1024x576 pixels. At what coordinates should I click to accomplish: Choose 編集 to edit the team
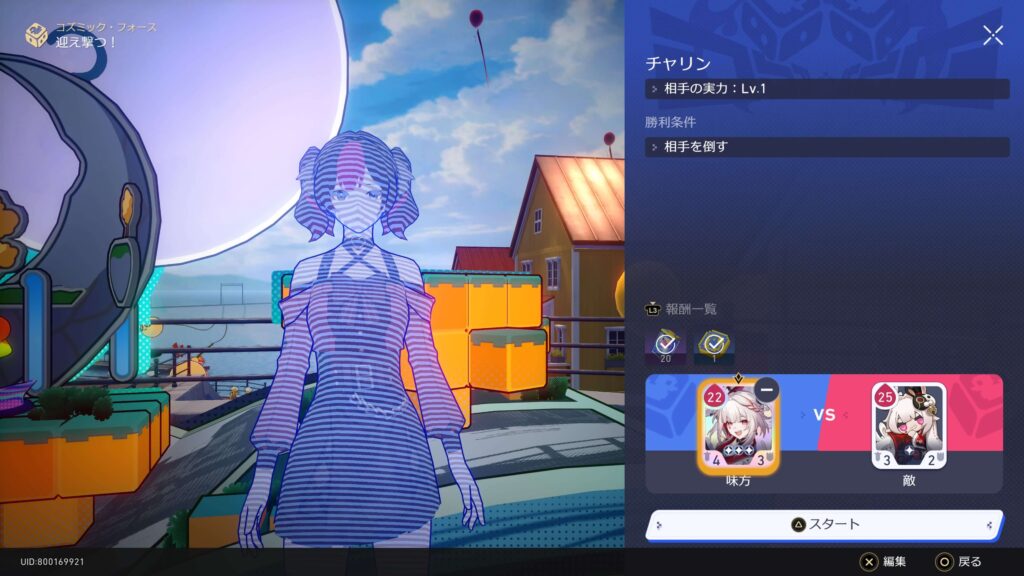click(884, 562)
